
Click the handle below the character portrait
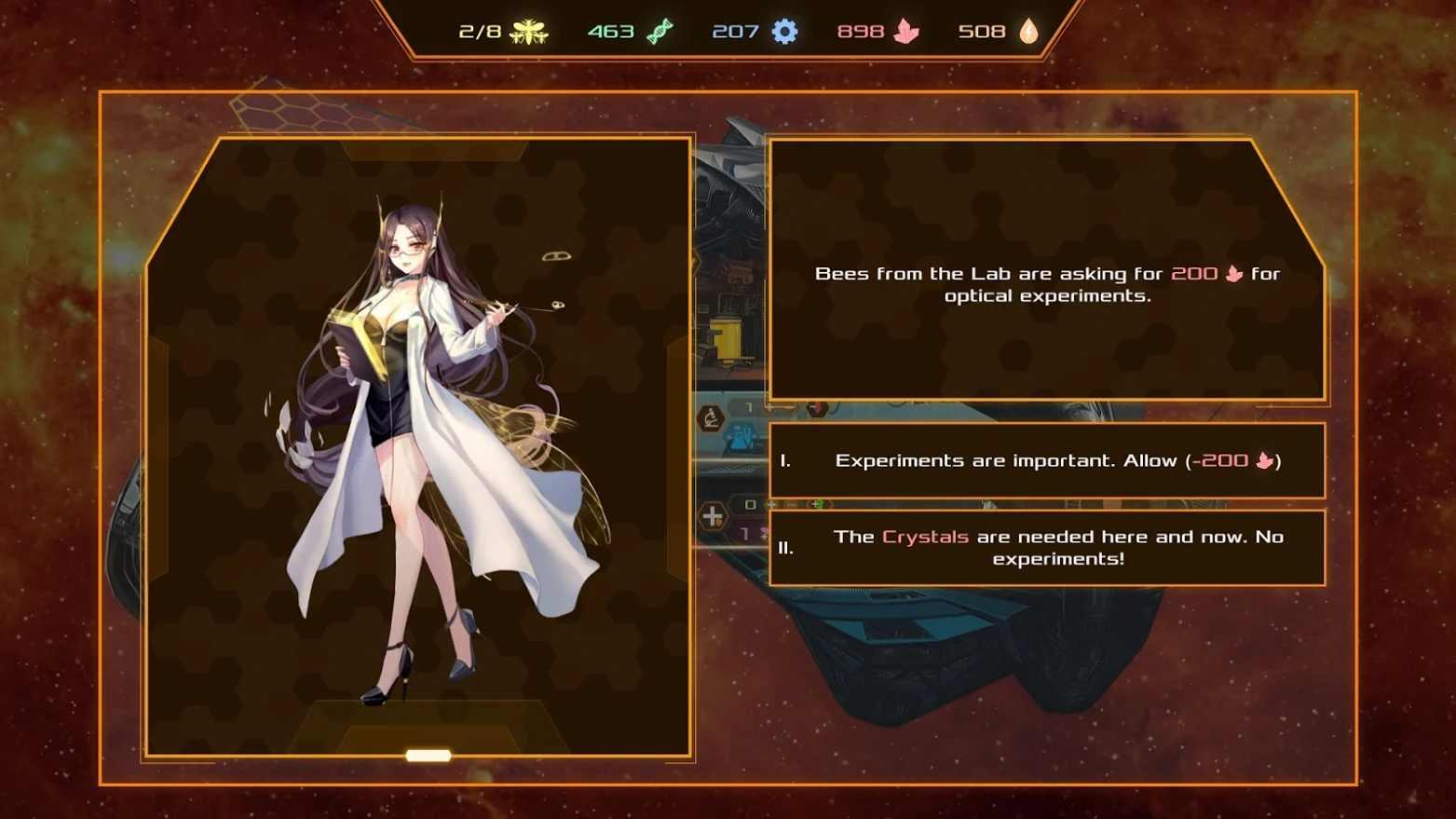428,757
